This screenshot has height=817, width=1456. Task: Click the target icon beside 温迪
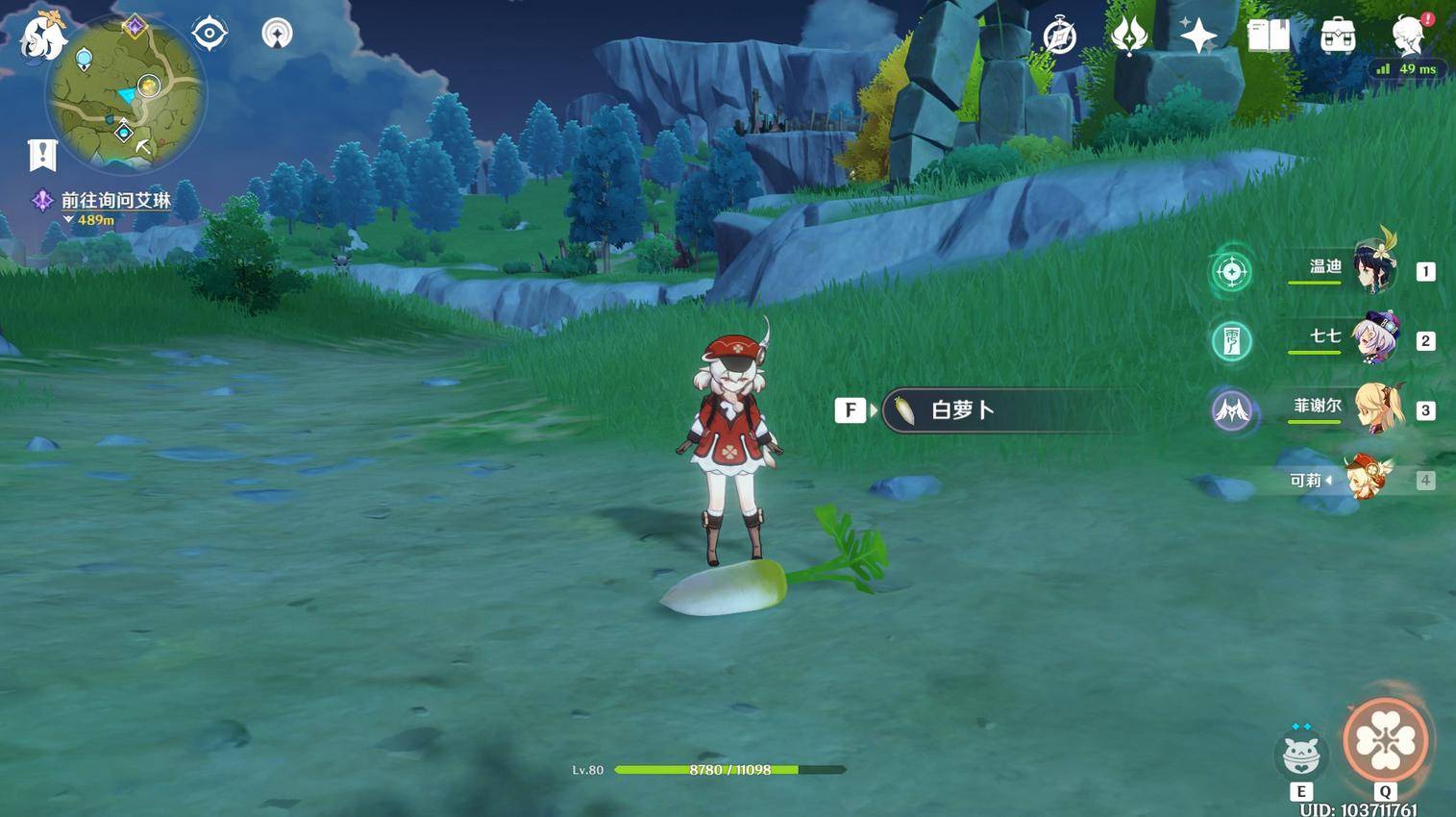coord(1231,272)
